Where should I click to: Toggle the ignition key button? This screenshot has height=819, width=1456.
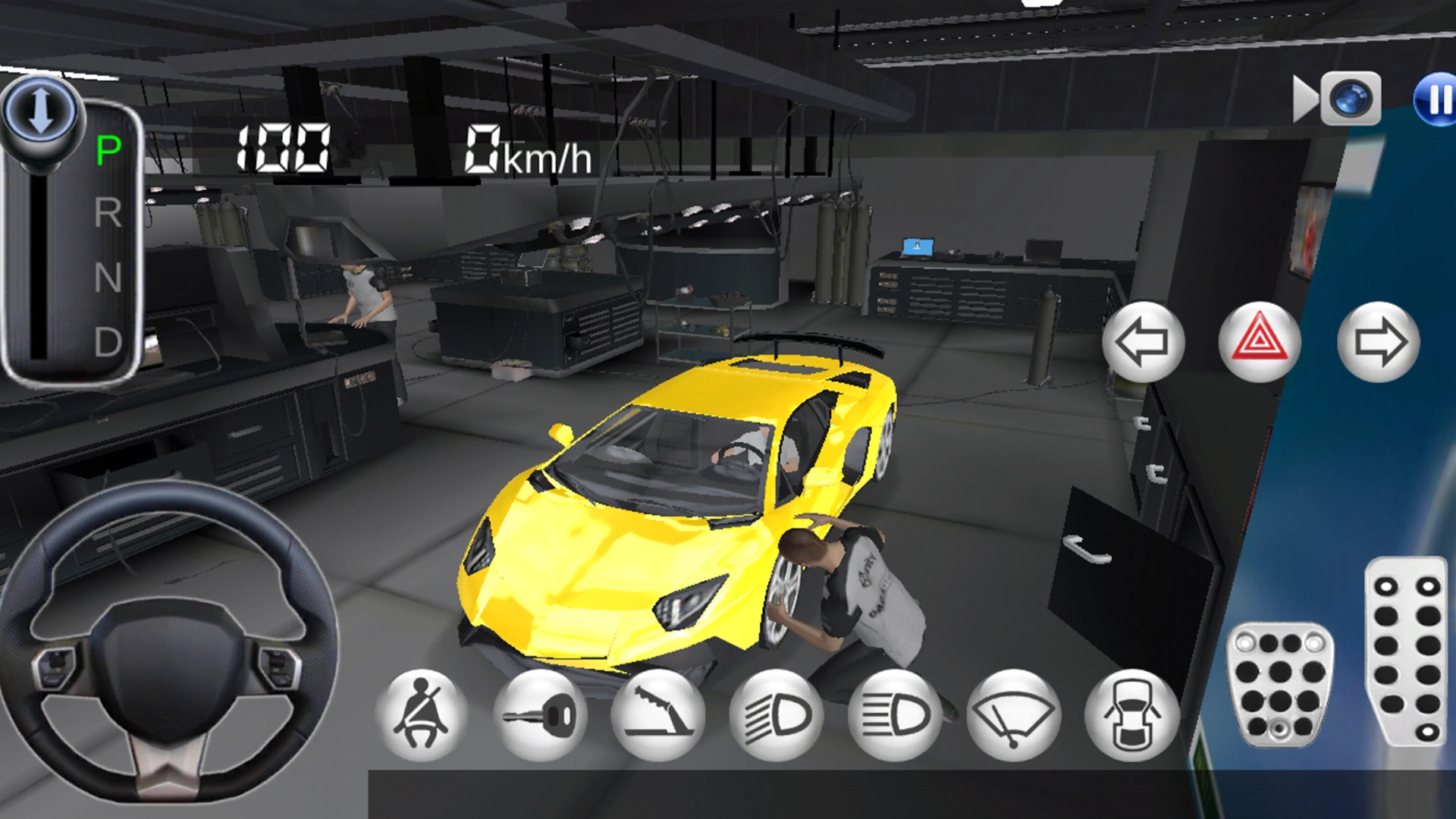click(540, 715)
